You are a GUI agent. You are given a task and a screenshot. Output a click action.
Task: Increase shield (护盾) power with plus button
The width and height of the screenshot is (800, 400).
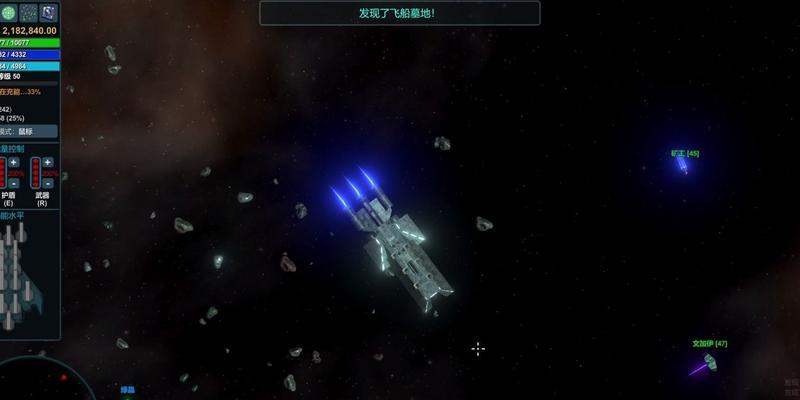click(x=14, y=162)
